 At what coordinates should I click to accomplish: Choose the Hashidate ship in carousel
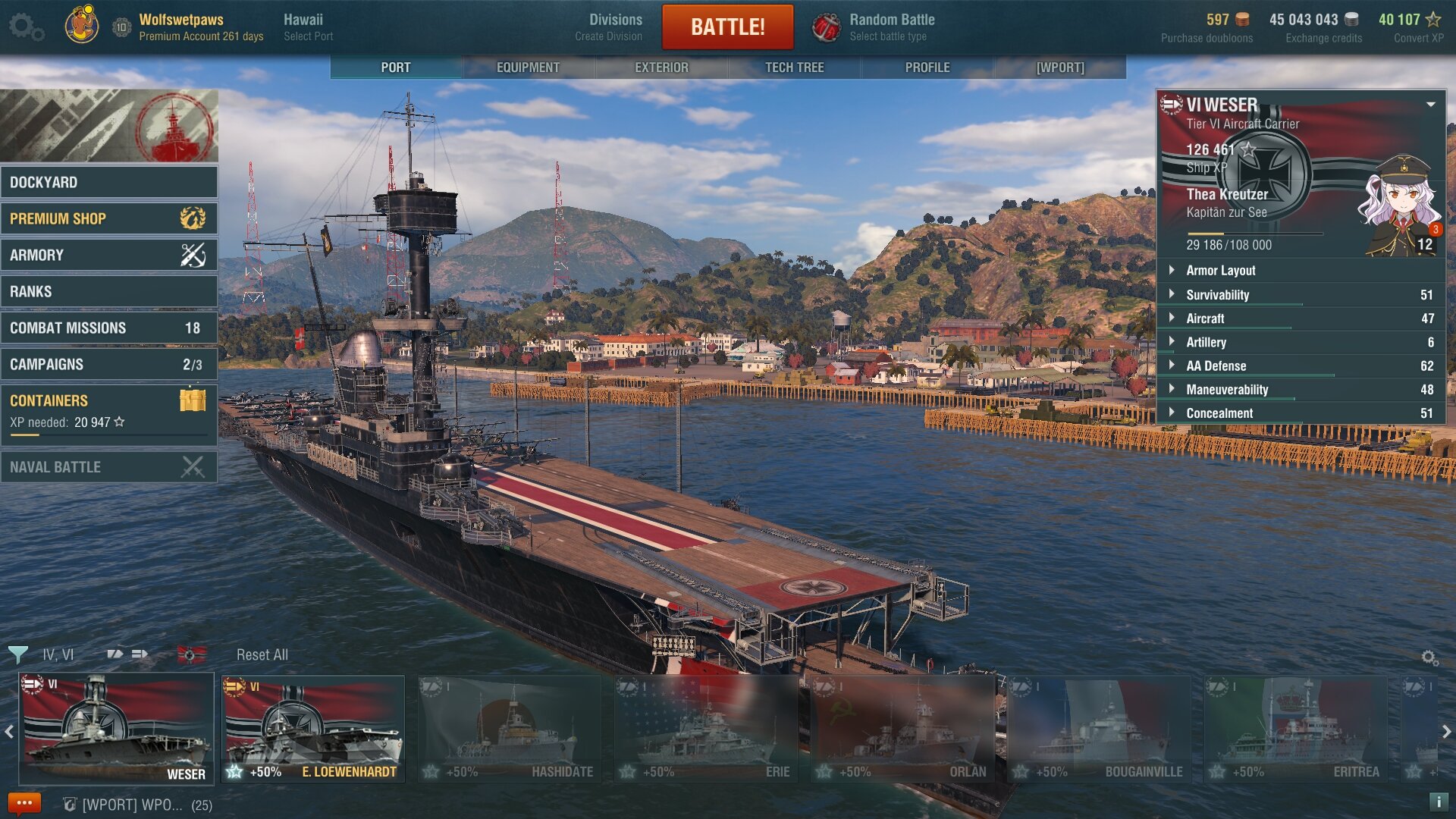click(x=509, y=728)
